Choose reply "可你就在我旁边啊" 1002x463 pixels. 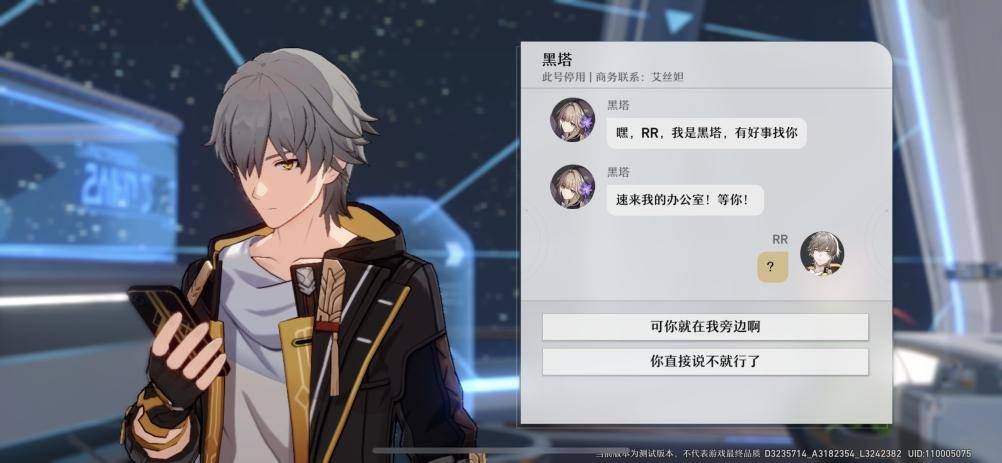pos(705,327)
